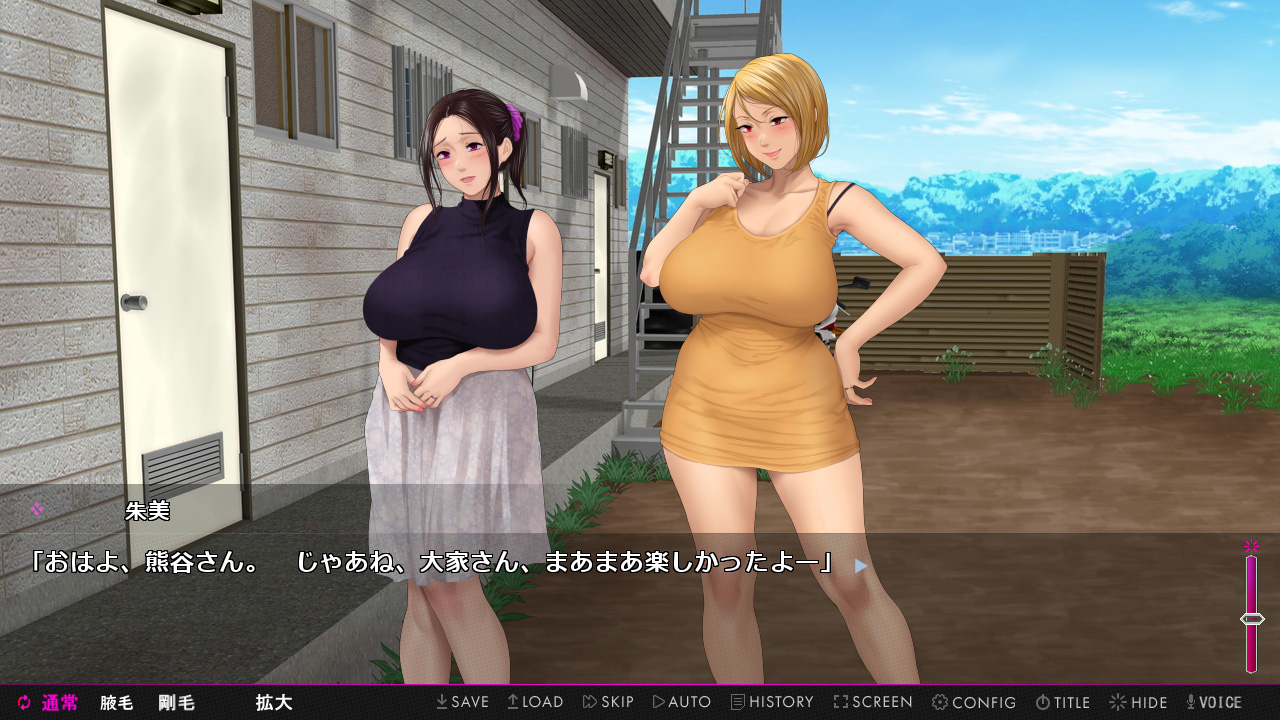
Task: Click the VOICE replay button
Action: pyautogui.click(x=1213, y=702)
